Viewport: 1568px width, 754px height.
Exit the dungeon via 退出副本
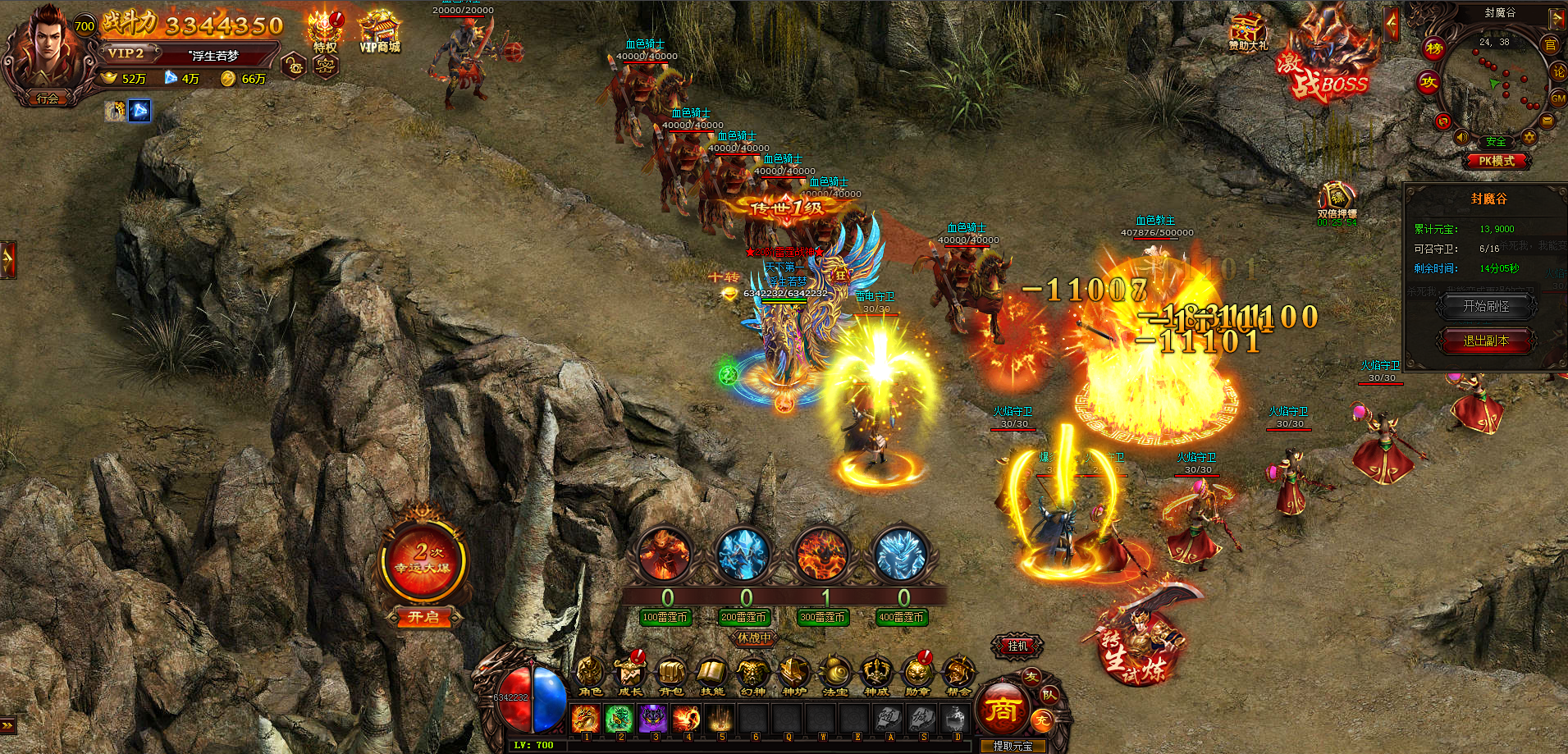pos(1486,340)
